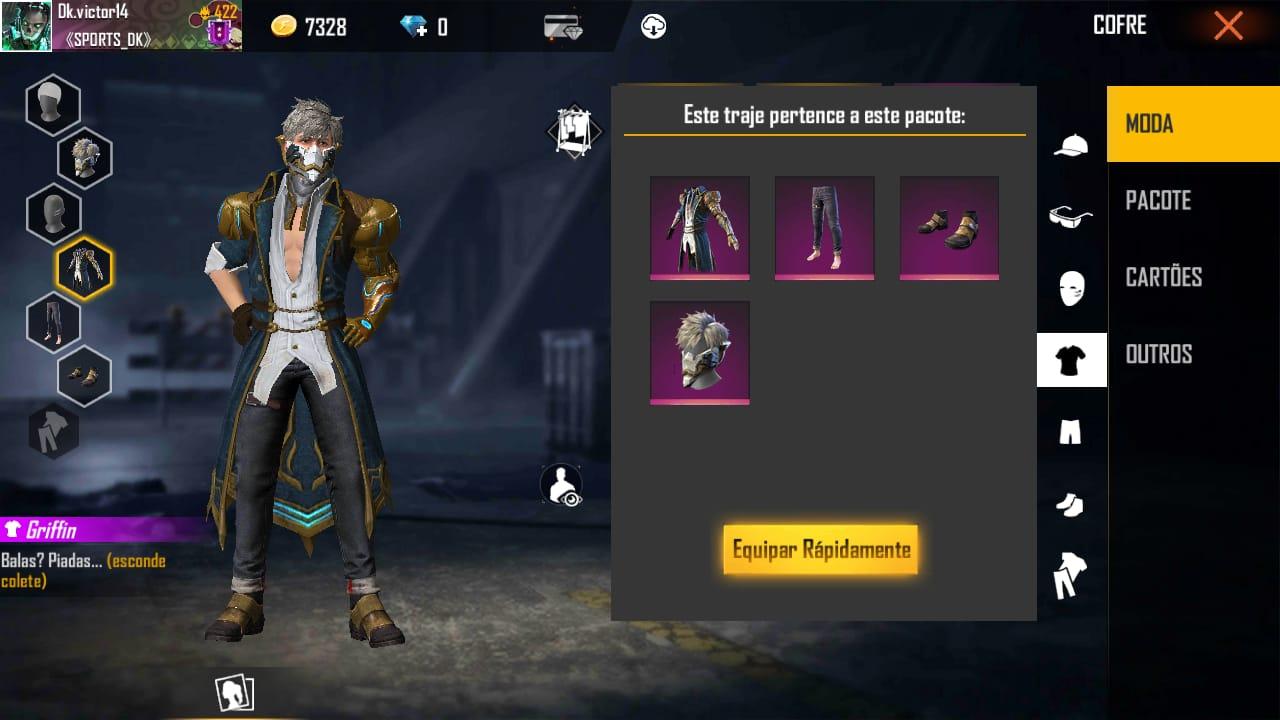Click the shorts category icon
This screenshot has width=1280, height=720.
[x=1071, y=432]
